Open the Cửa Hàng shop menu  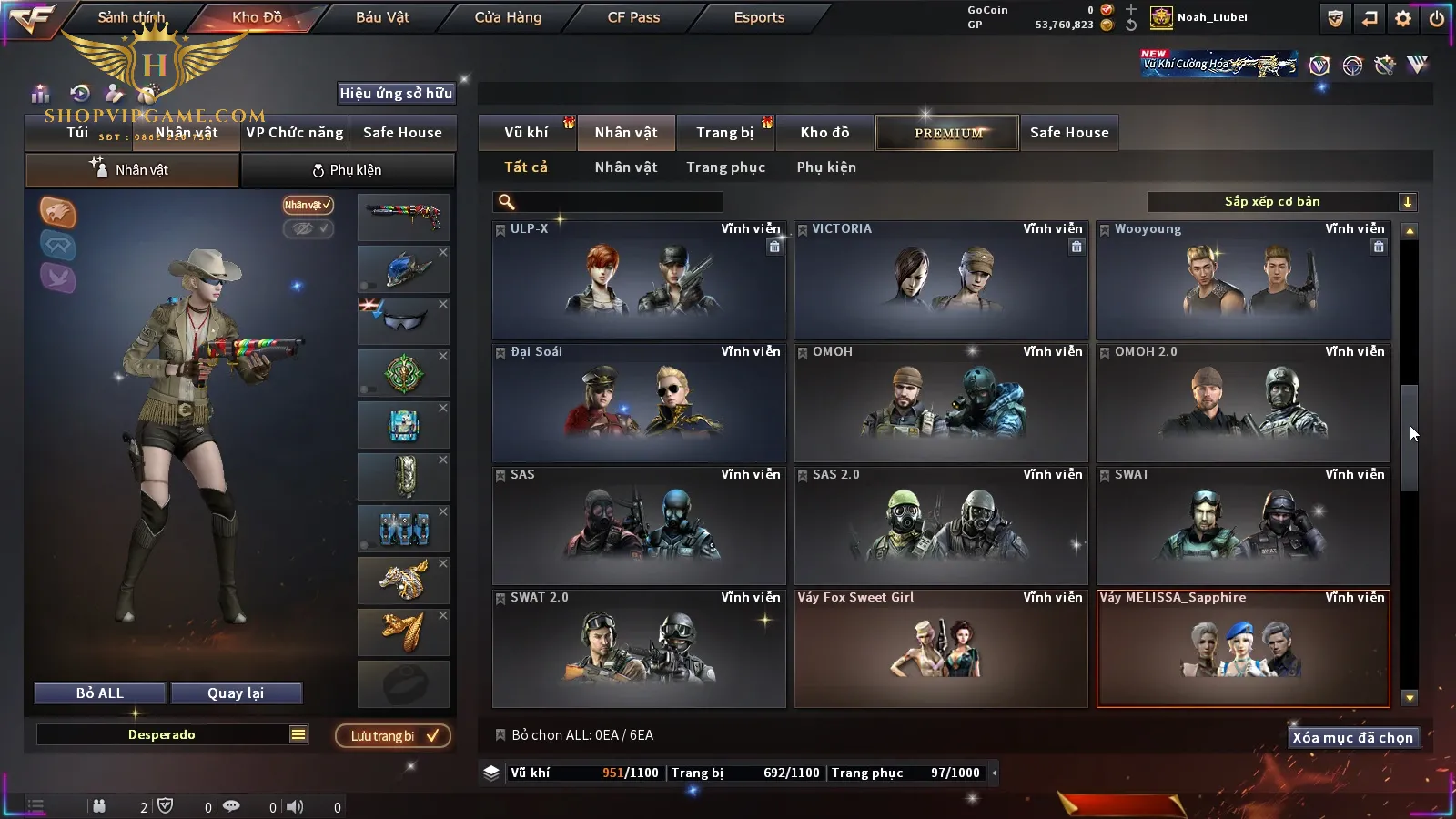coord(508,17)
